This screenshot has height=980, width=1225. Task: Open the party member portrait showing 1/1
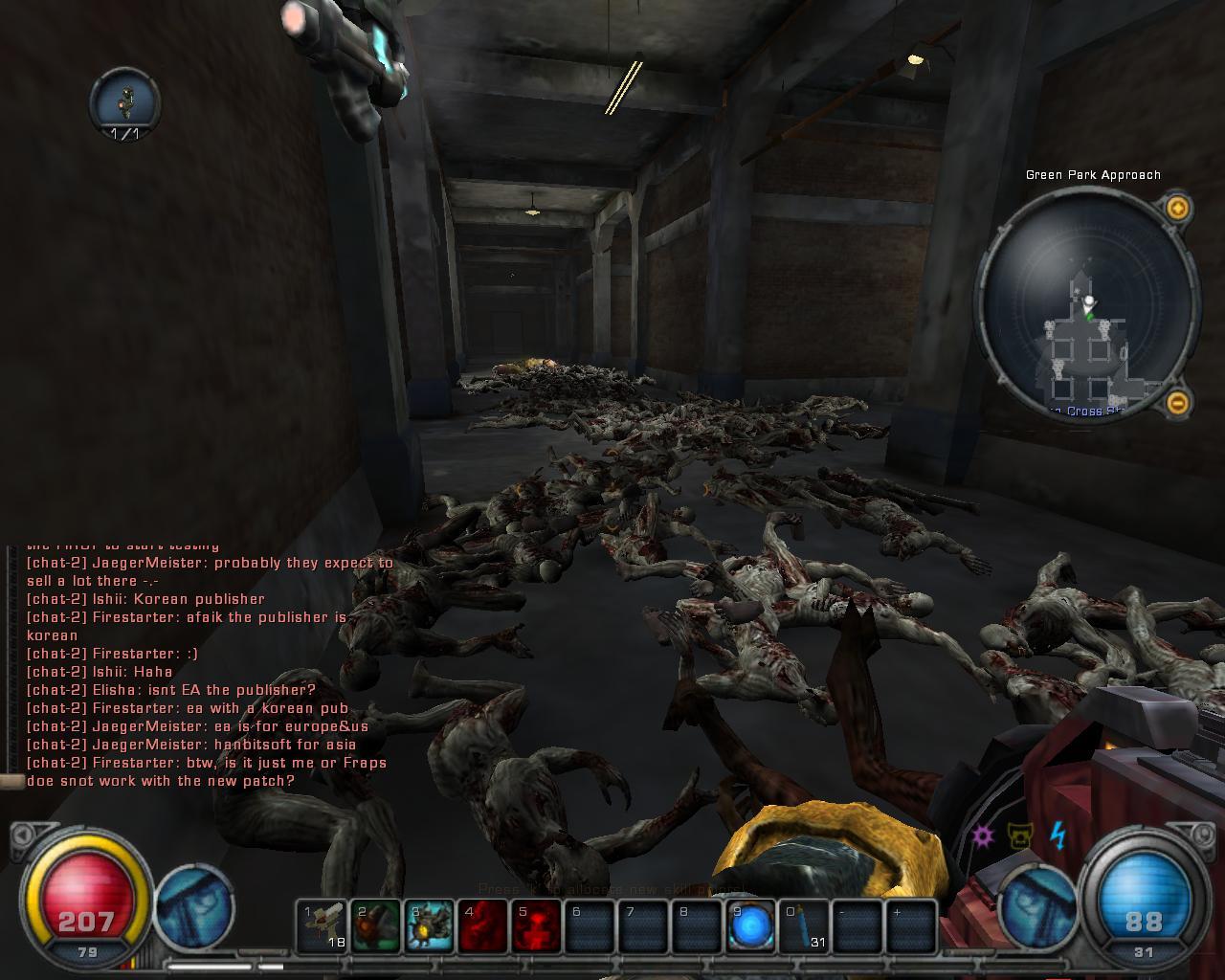click(124, 102)
